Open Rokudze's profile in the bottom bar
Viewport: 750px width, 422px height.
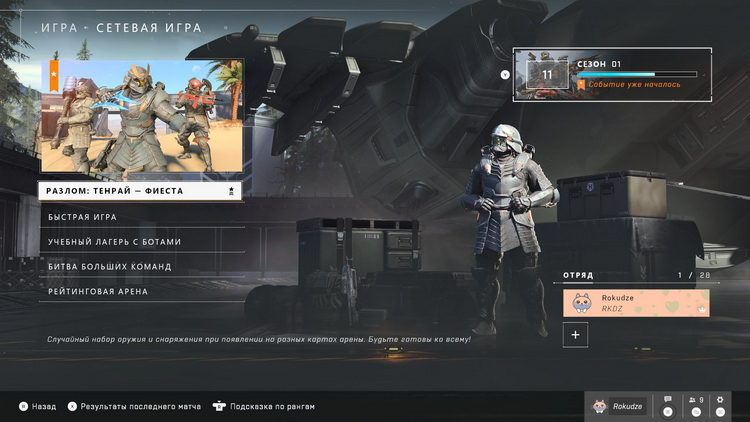coord(617,406)
